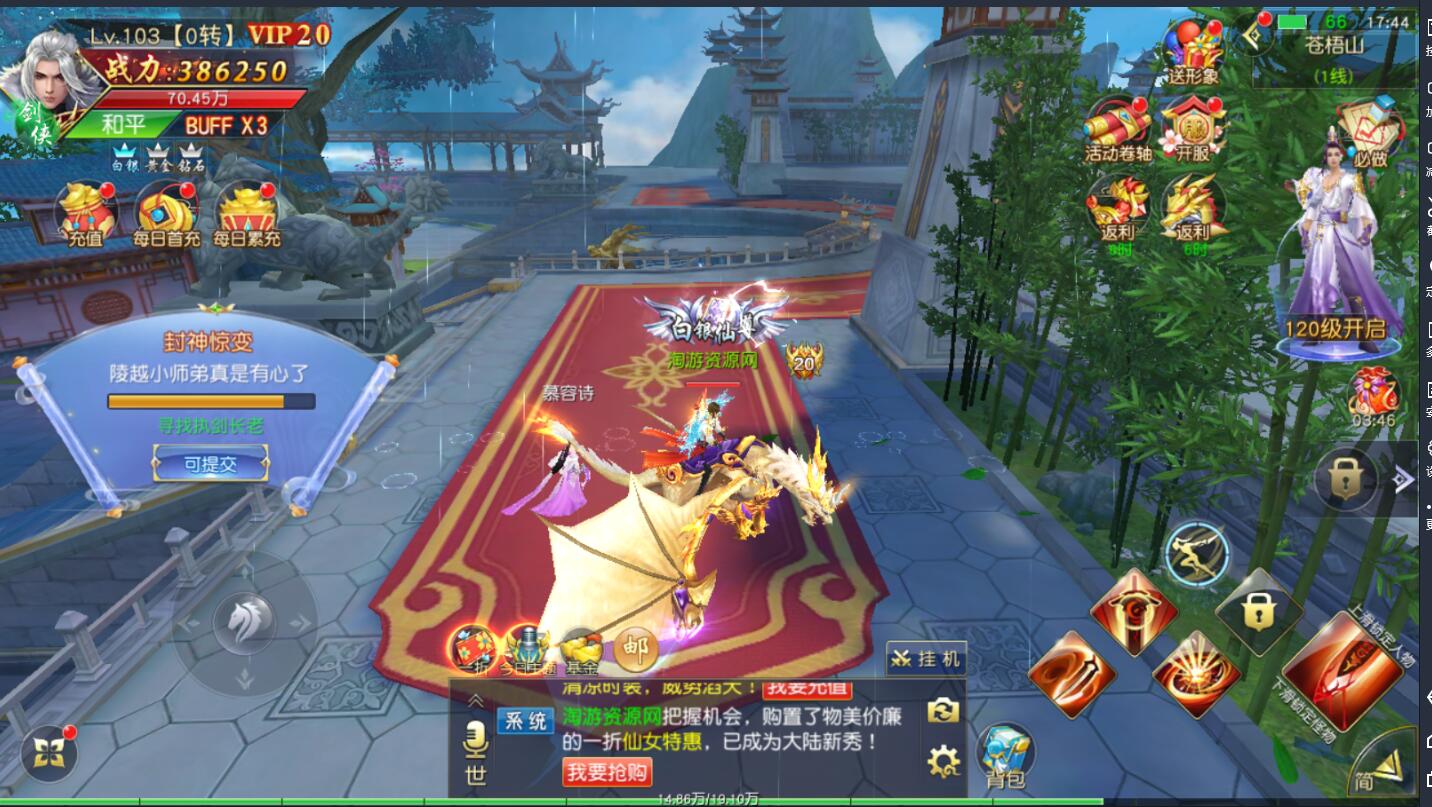
Task: Open the 开服 server launch event
Action: point(1193,127)
